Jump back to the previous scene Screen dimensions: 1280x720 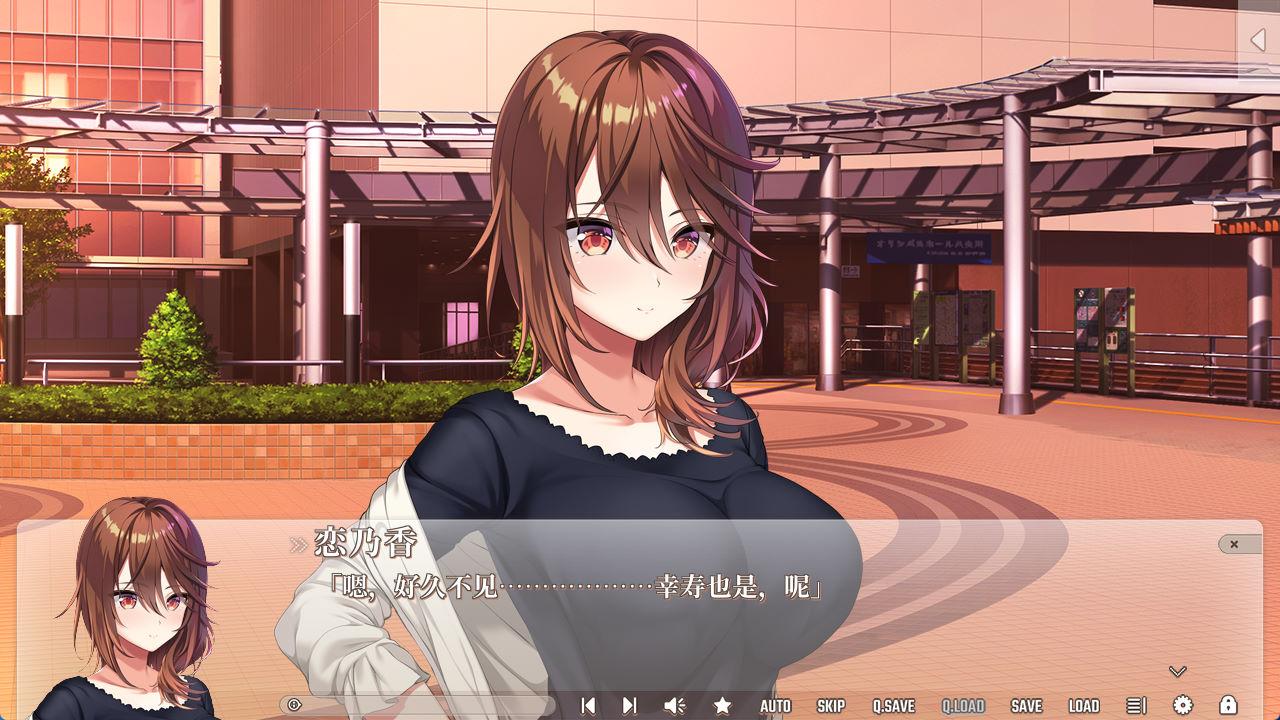point(588,706)
